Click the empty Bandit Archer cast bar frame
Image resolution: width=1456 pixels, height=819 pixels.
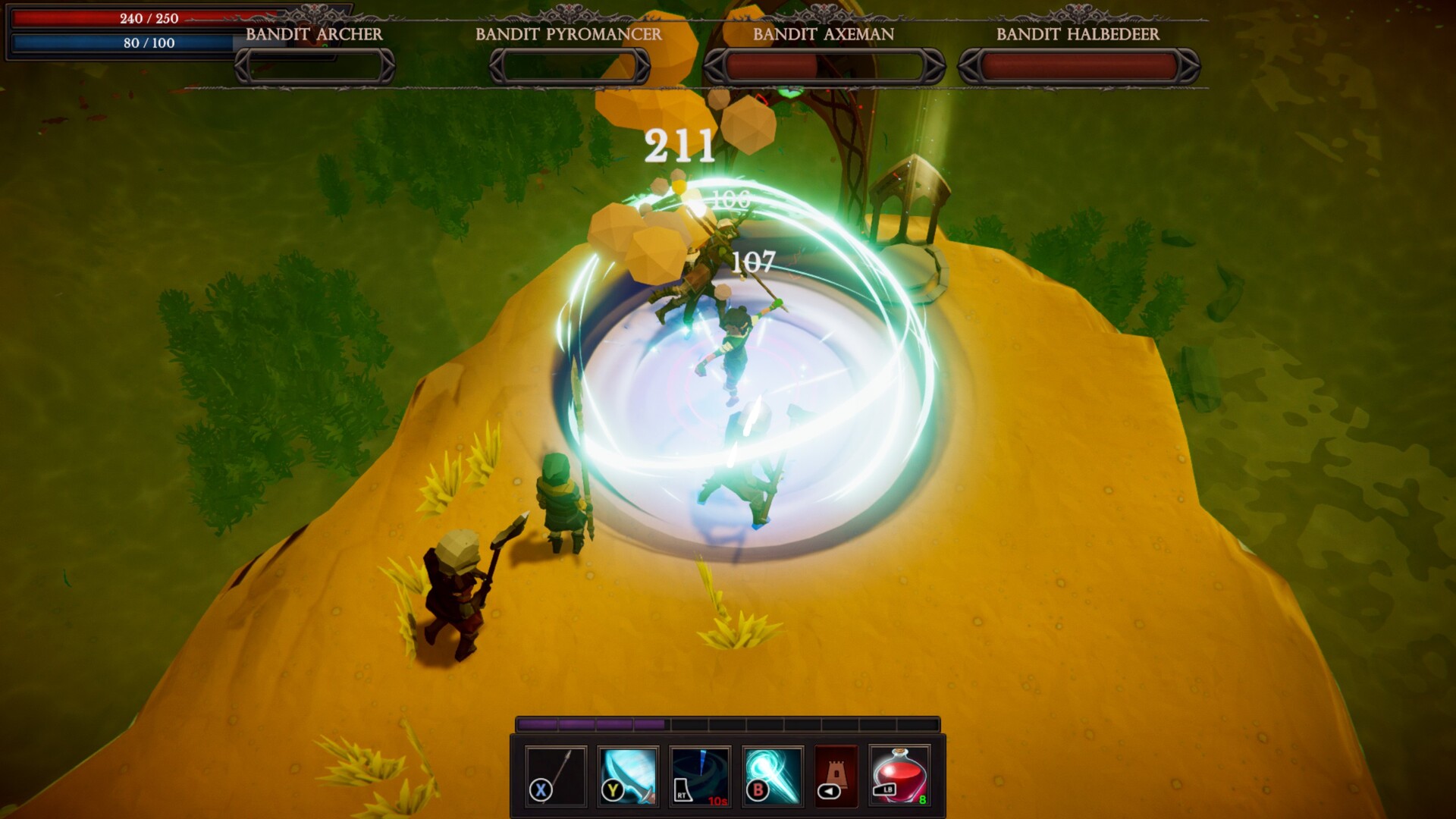[x=313, y=67]
